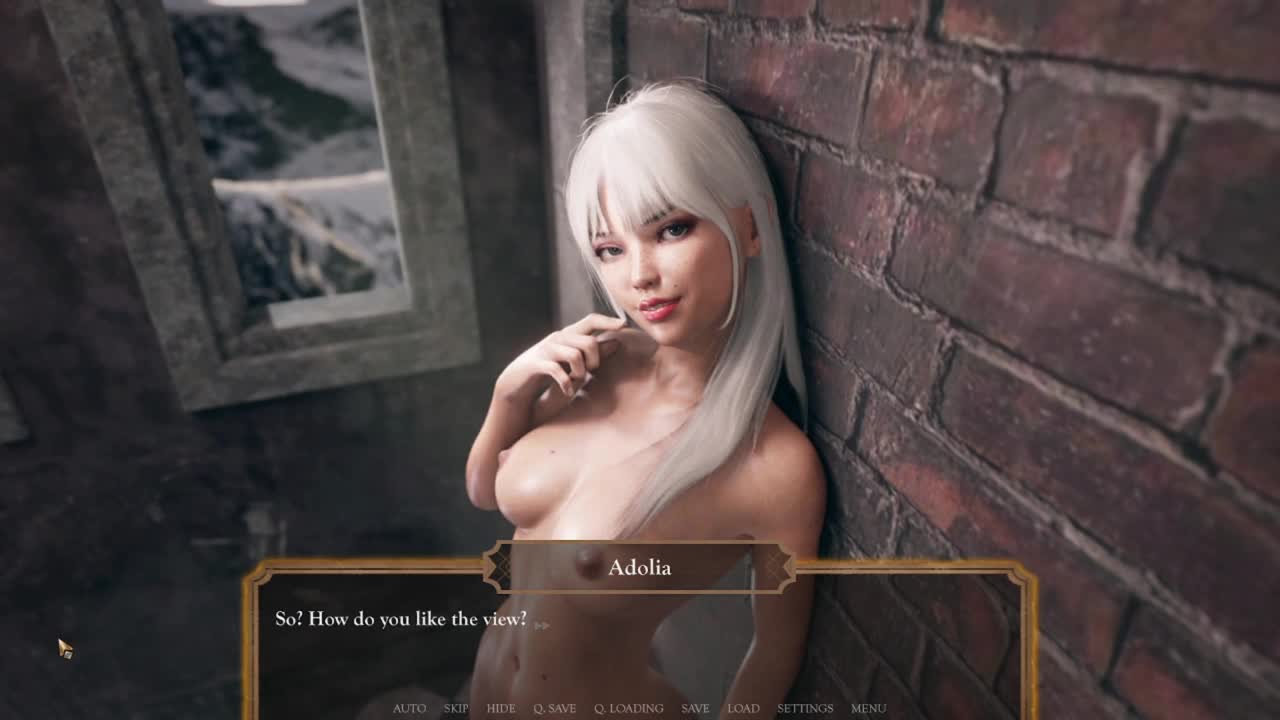Go to the main Menu

pyautogui.click(x=868, y=708)
